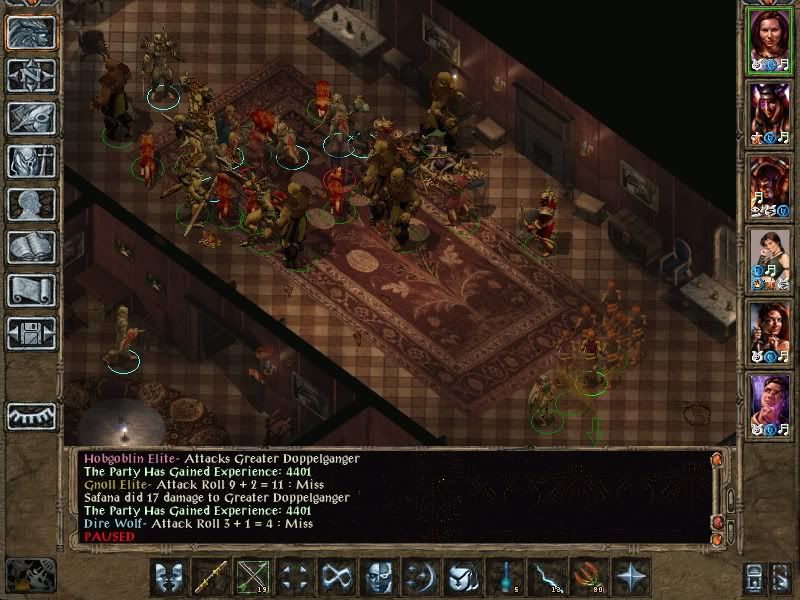
Task: Equip the quarterstaff weapon slot
Action: click(212, 577)
